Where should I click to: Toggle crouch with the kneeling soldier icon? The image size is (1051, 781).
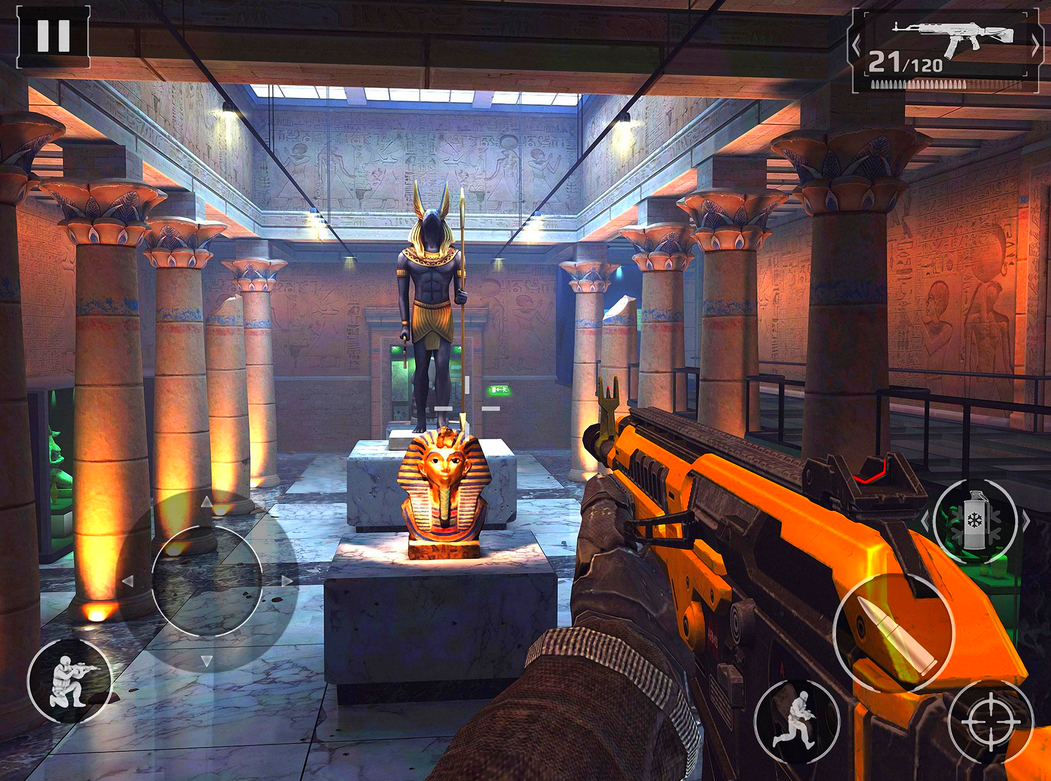69,680
